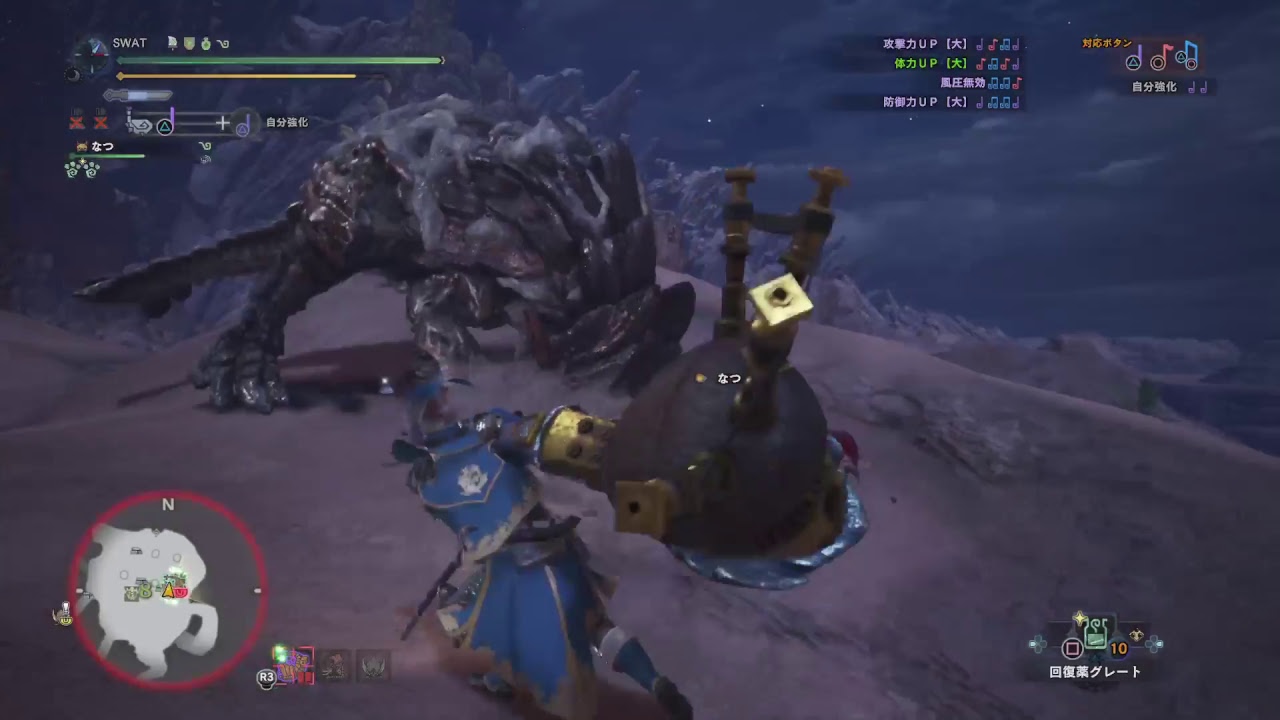This screenshot has height=720, width=1280.
Task: Select the green potion buff icon next to SWAT
Action: click(x=205, y=43)
